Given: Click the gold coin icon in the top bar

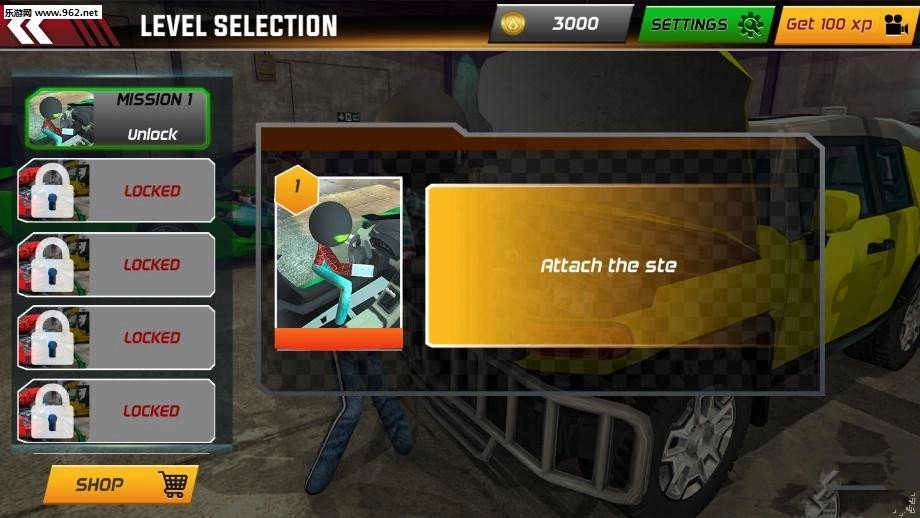Looking at the screenshot, I should pos(514,24).
